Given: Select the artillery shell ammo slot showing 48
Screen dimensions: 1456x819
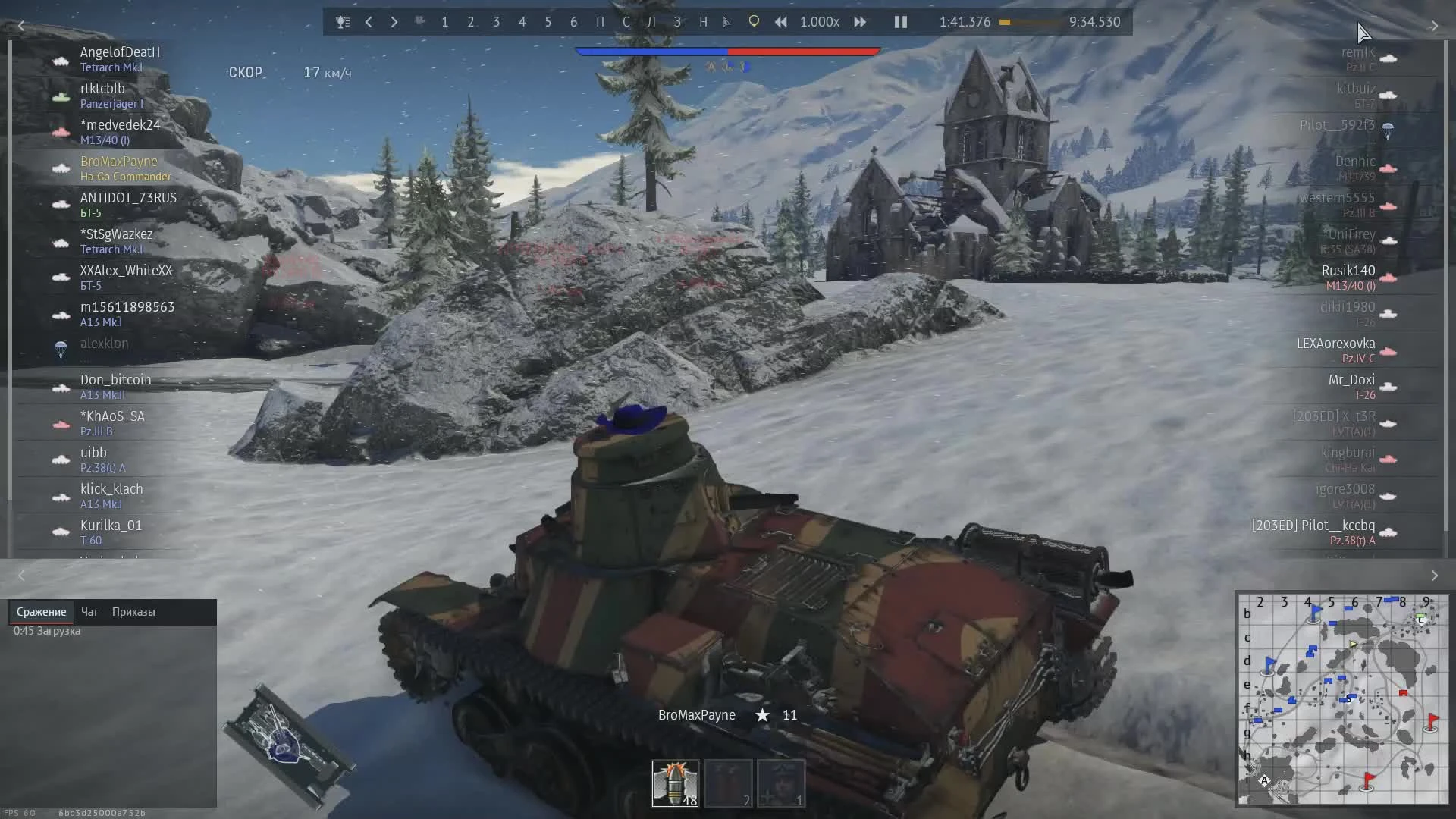Looking at the screenshot, I should [x=674, y=783].
